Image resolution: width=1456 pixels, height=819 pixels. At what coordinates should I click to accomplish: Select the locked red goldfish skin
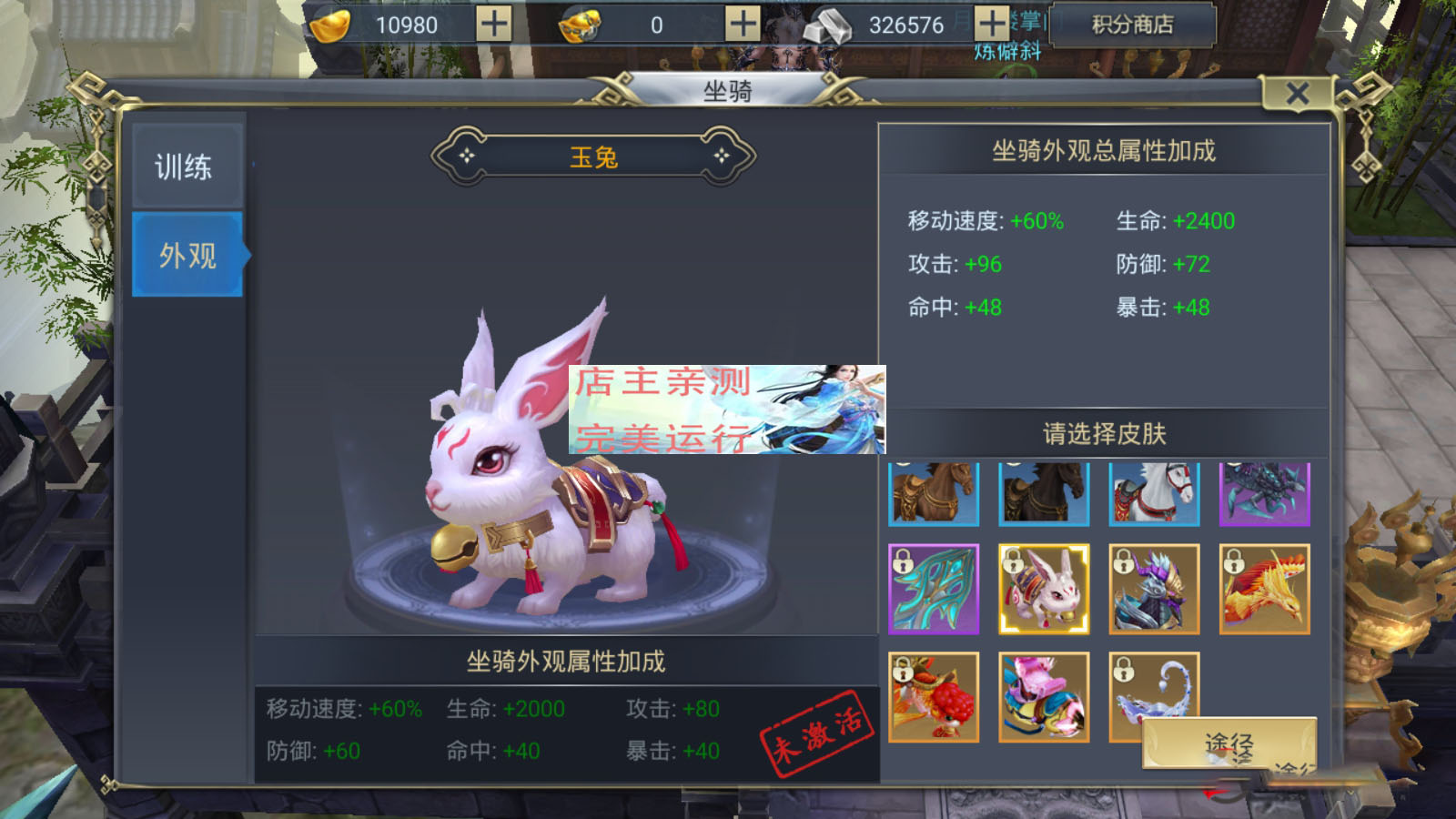point(934,697)
